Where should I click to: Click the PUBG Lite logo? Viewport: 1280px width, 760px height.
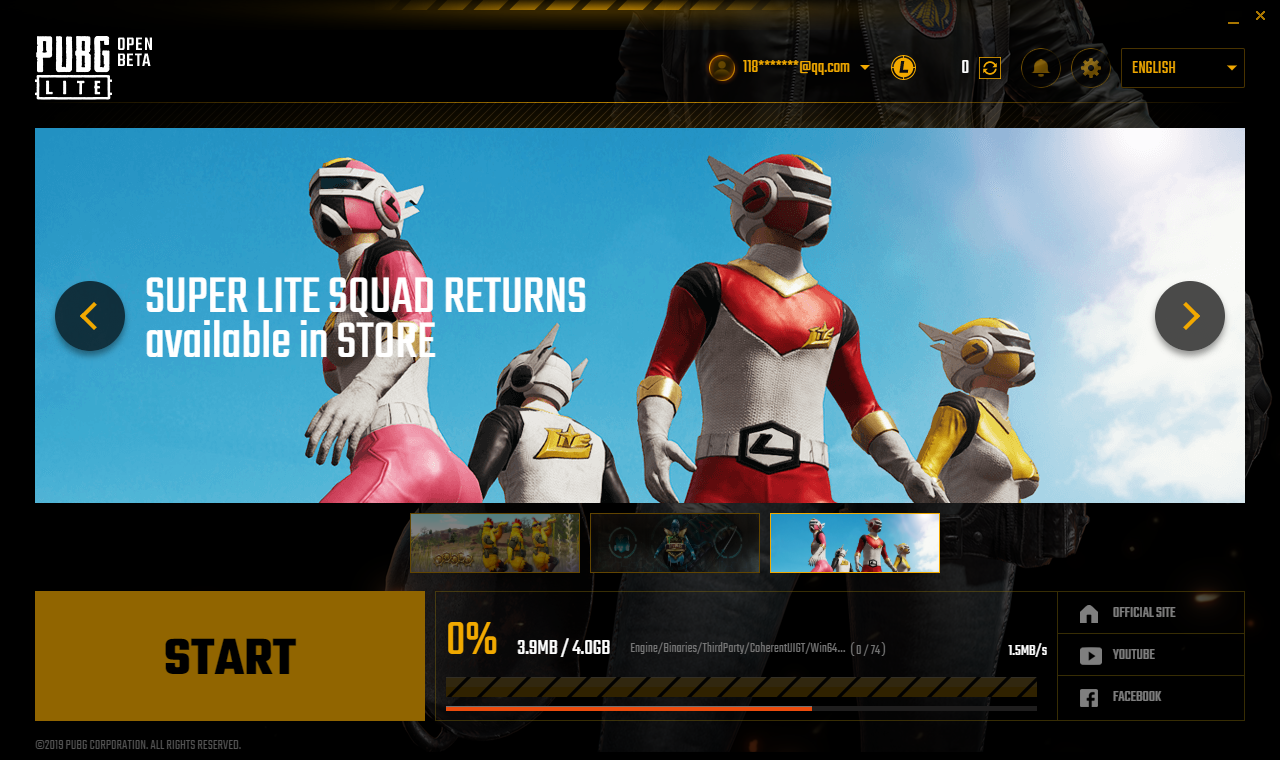point(93,68)
